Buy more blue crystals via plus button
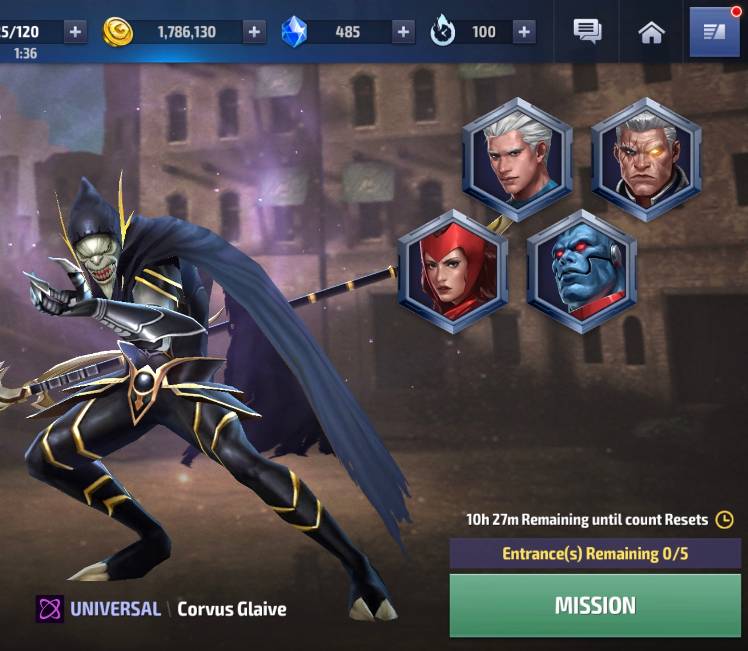Image resolution: width=748 pixels, height=651 pixels. tap(403, 31)
